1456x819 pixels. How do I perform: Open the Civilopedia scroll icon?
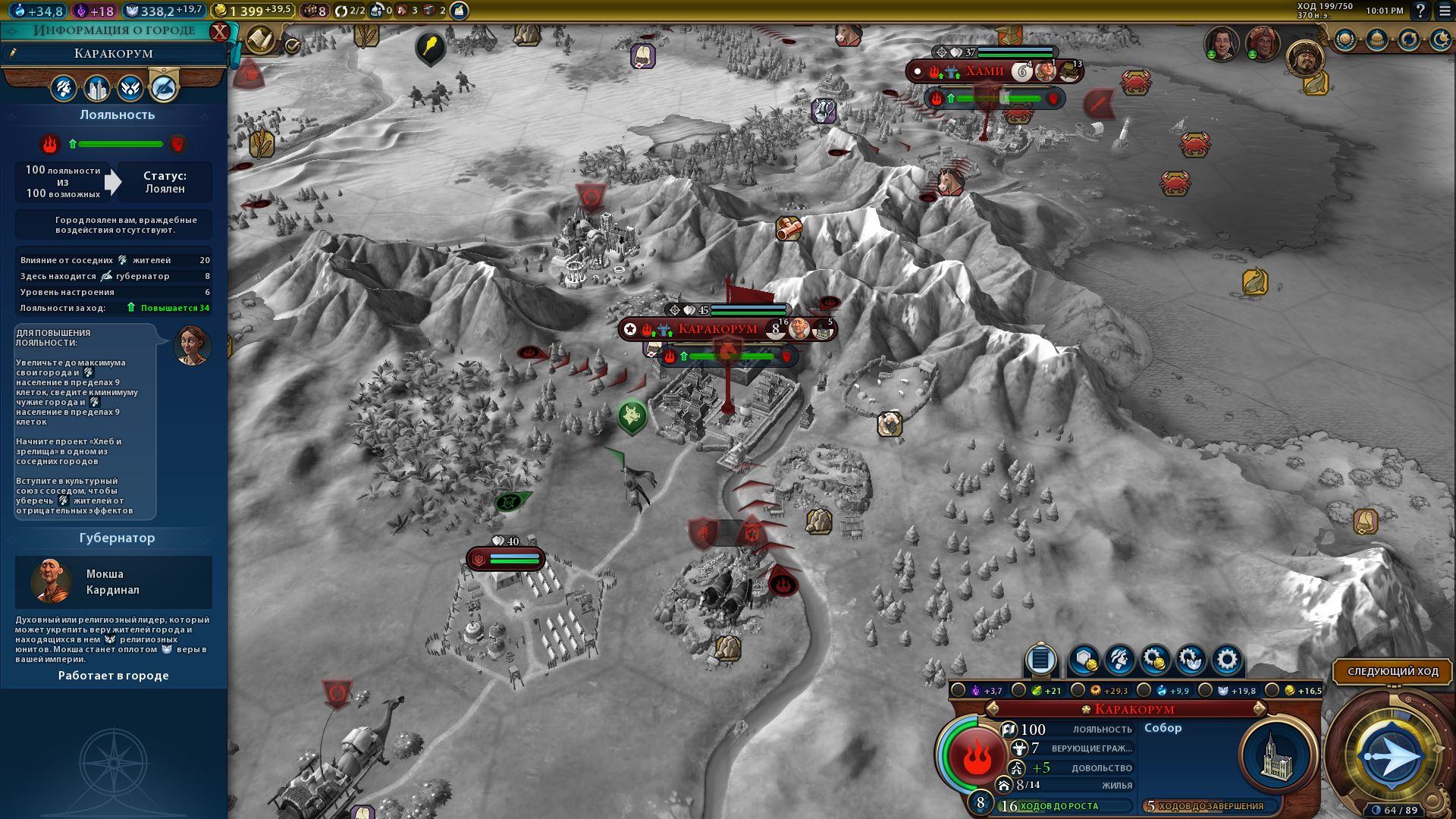(261, 39)
